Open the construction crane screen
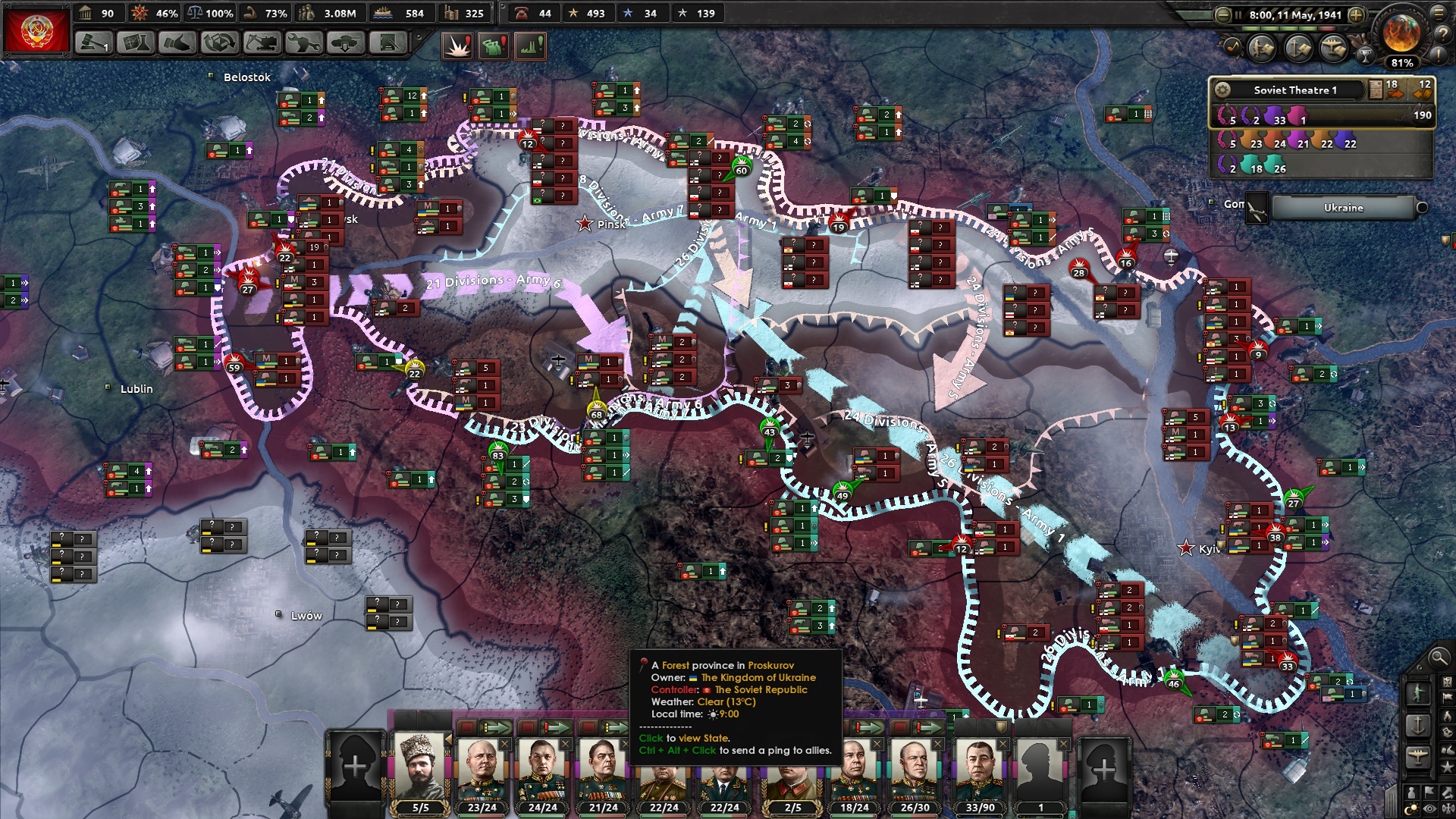This screenshot has width=1456, height=819. [x=262, y=43]
